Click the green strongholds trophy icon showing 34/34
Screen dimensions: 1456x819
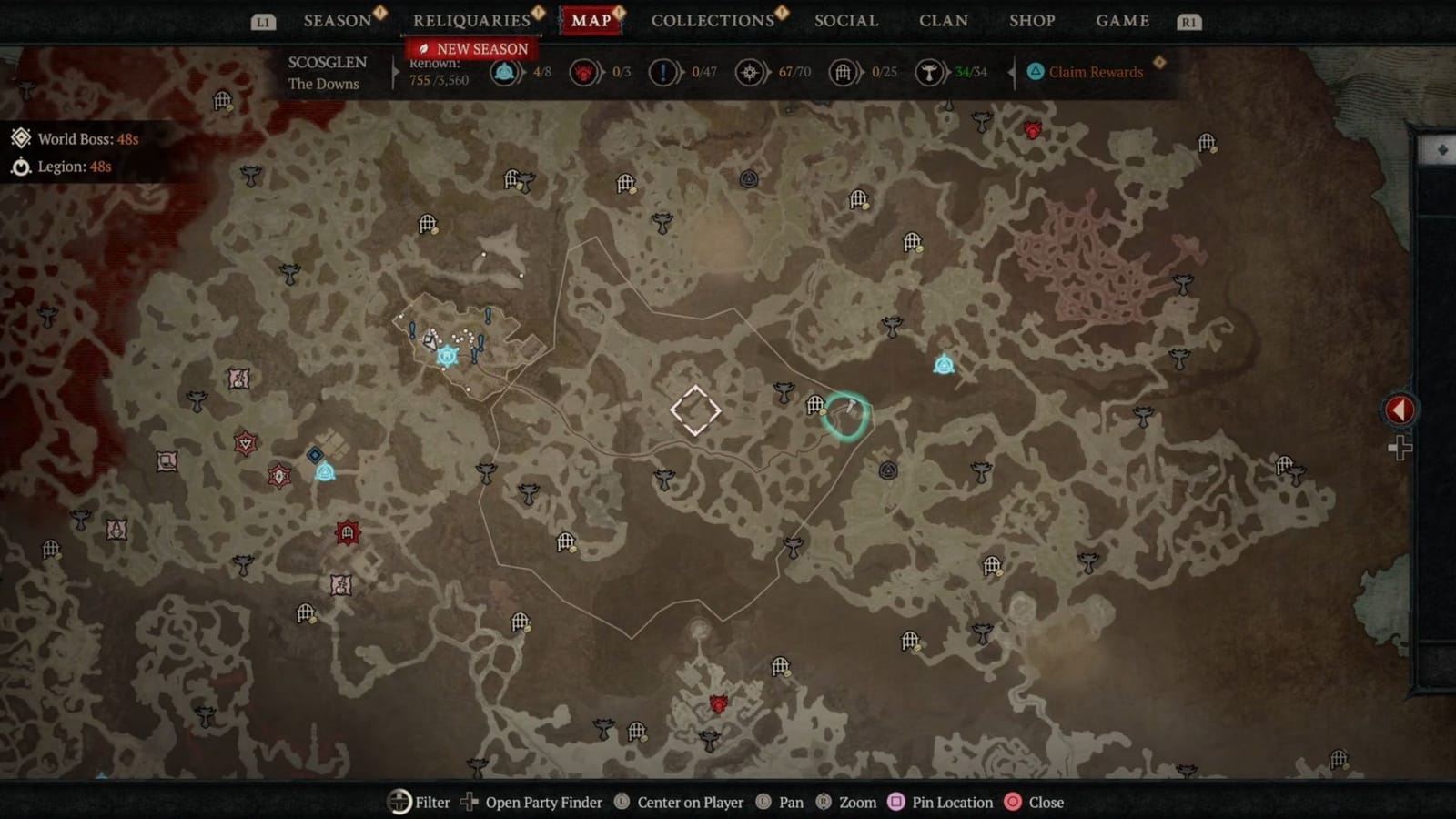point(929,73)
